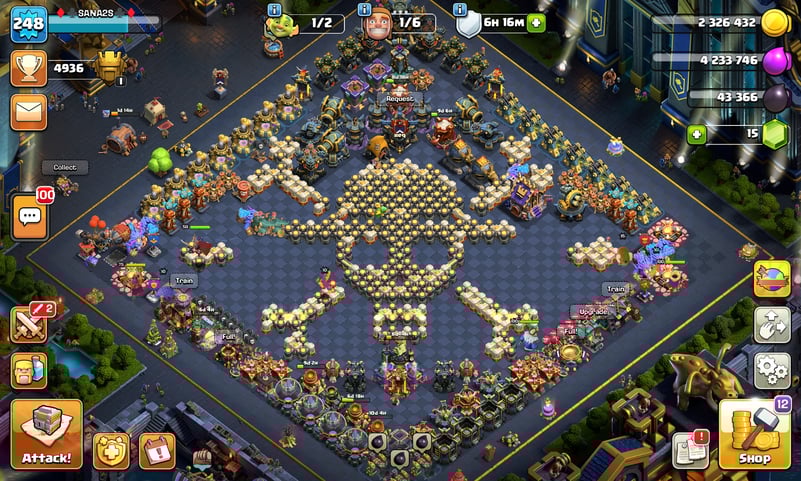801x481 pixels.
Task: Enter layout edit mode with the hand icon
Action: pos(771,325)
